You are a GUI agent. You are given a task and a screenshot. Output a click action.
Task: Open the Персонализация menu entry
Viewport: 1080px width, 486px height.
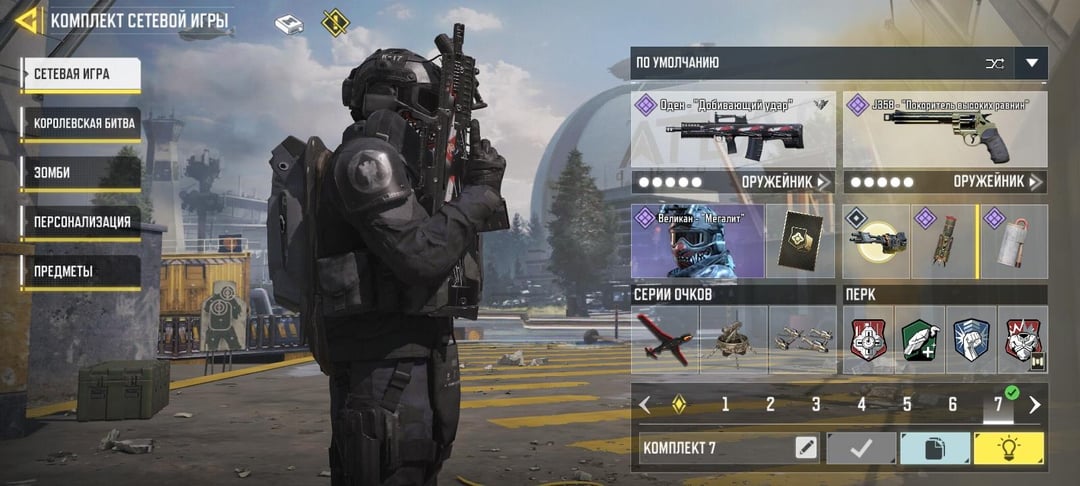[80, 222]
